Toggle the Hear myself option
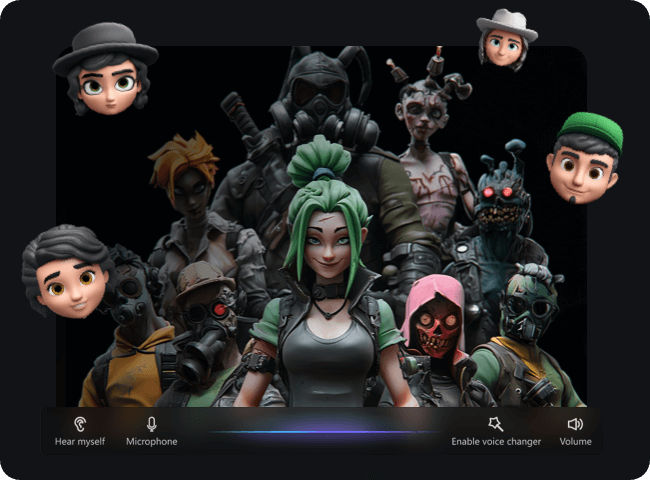 point(79,430)
